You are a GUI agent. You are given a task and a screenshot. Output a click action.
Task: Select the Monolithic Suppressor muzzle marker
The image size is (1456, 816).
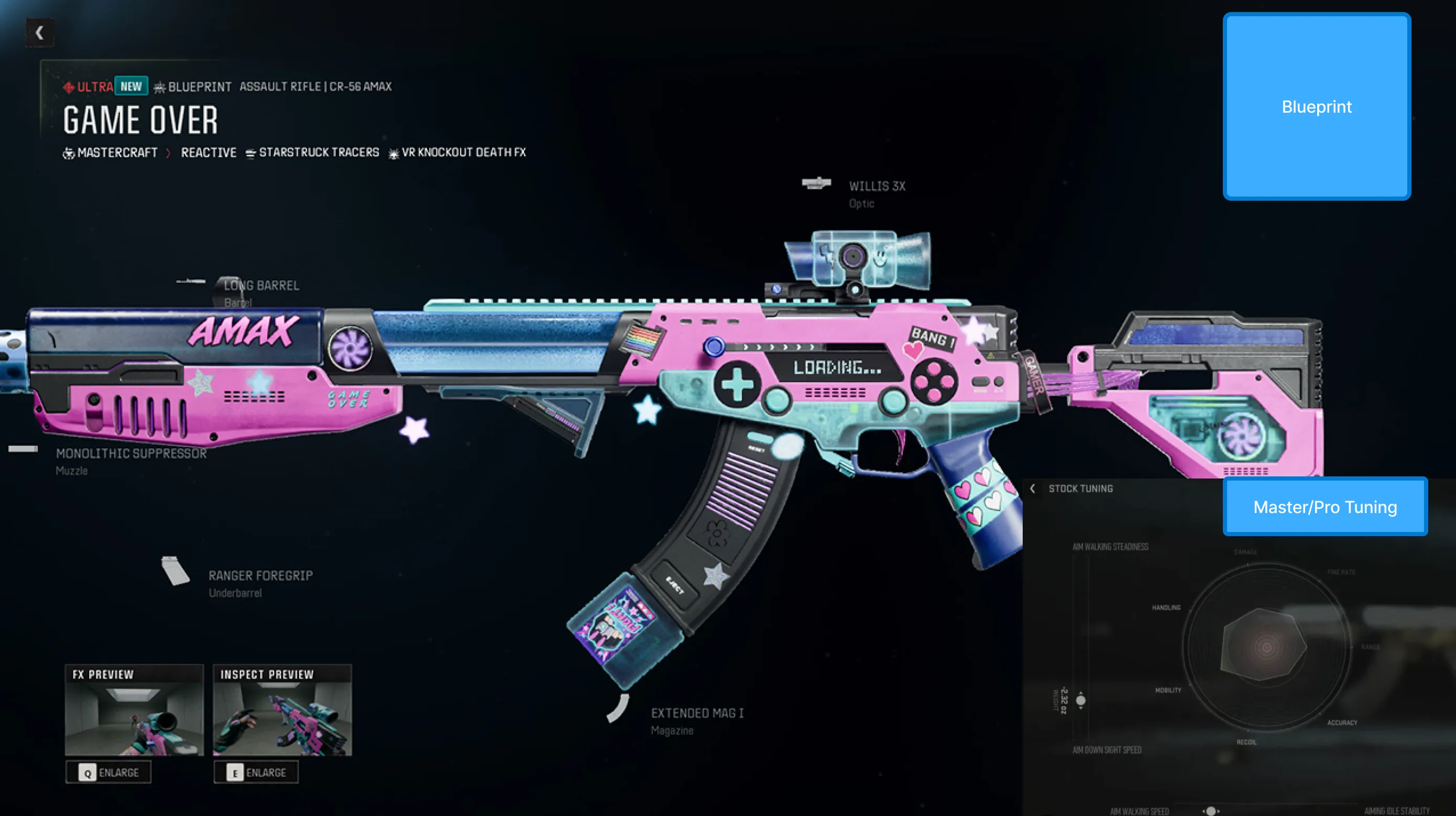tap(21, 449)
